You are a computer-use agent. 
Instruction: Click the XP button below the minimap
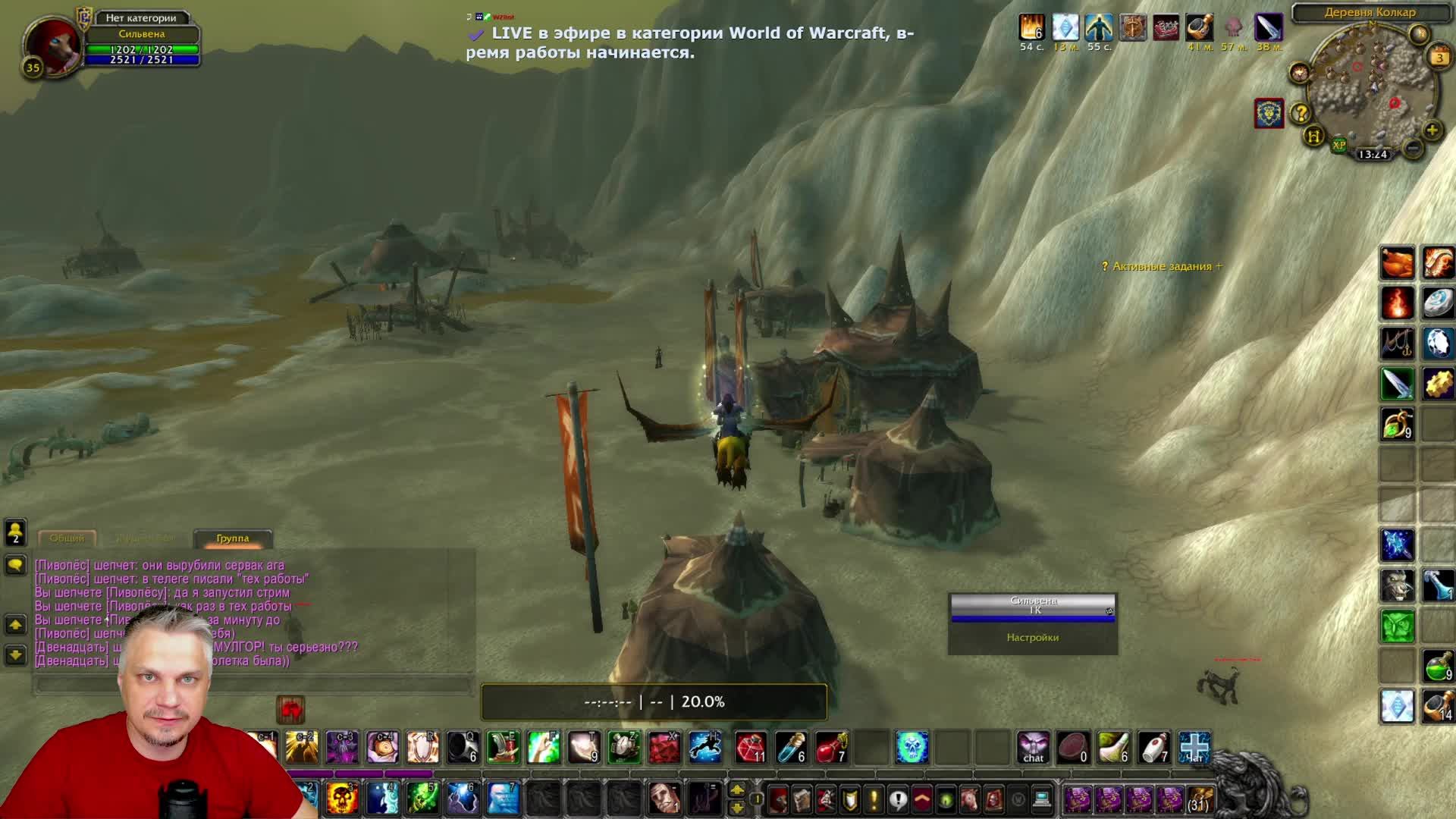pos(1339,145)
